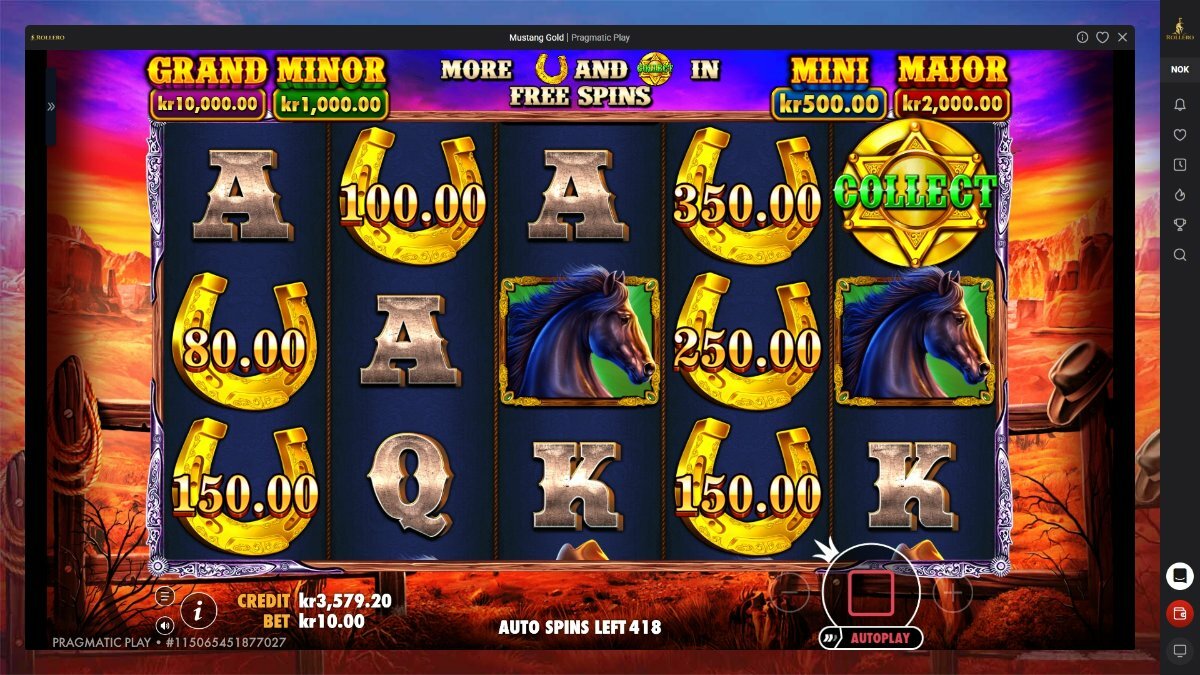Viewport: 1200px width, 675px height.
Task: Open recent history clock icon
Action: pyautogui.click(x=1179, y=165)
